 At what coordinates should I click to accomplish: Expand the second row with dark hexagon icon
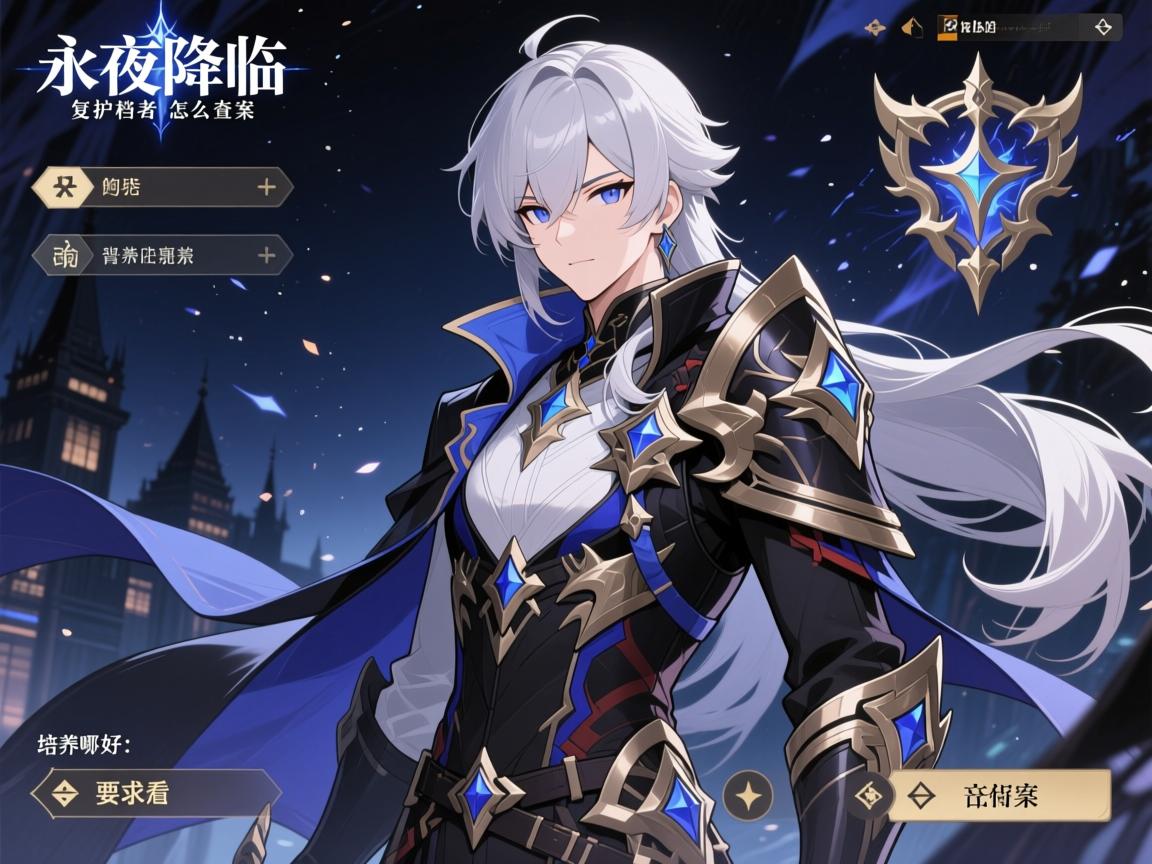point(266,256)
